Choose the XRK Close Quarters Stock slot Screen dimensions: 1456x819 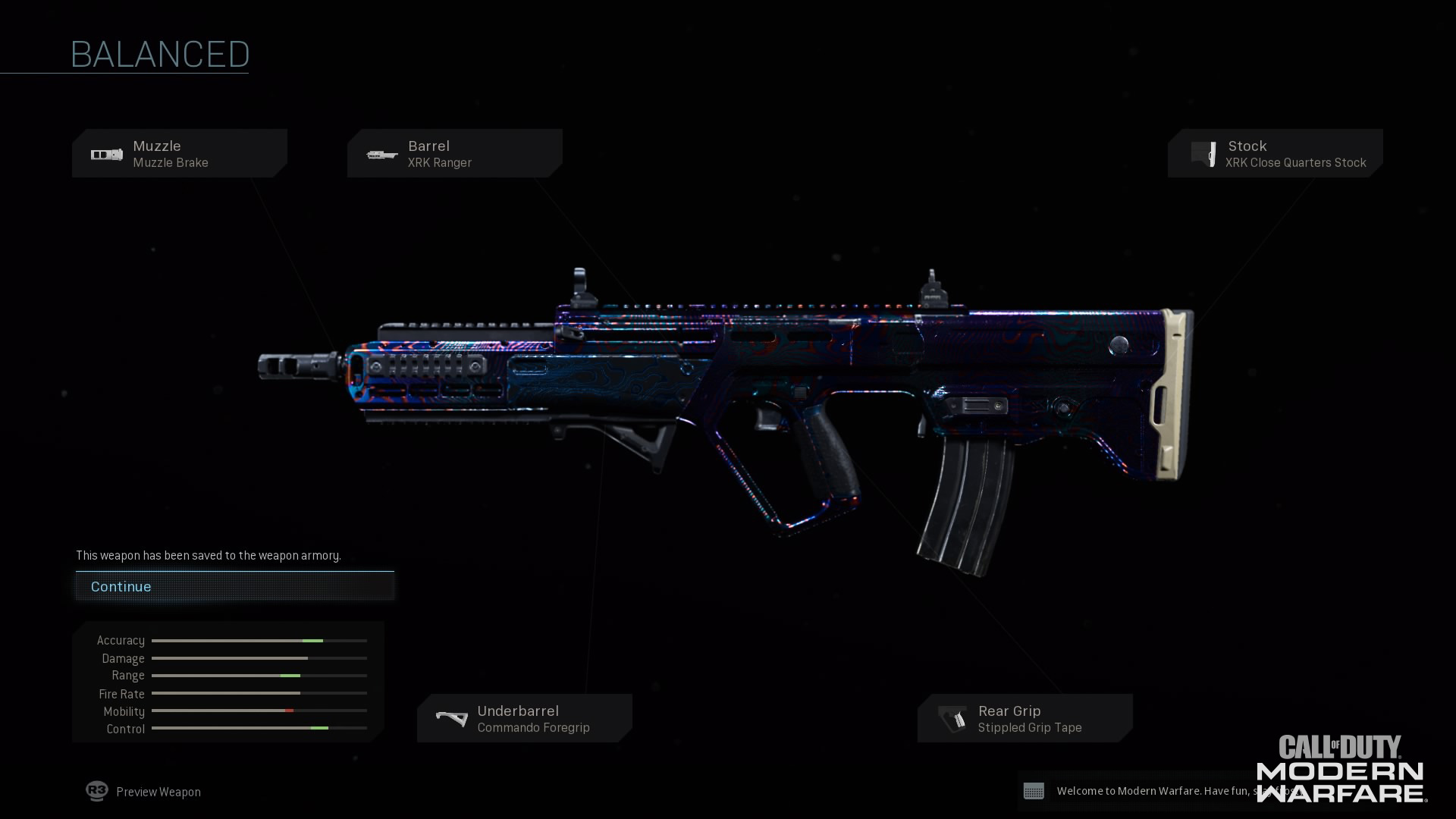[x=1276, y=154]
